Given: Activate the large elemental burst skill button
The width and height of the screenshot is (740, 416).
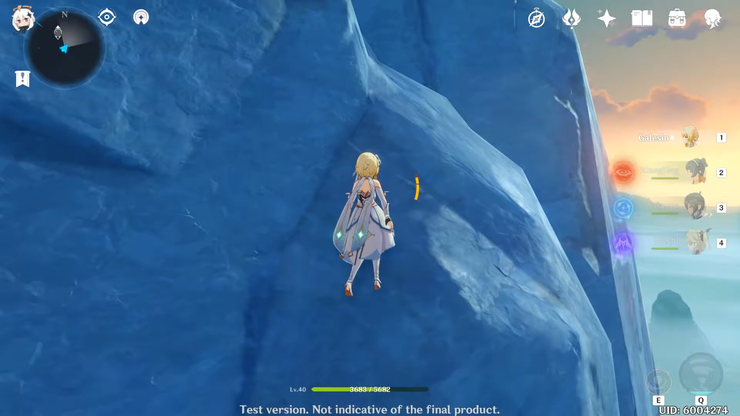Looking at the screenshot, I should click(x=700, y=374).
